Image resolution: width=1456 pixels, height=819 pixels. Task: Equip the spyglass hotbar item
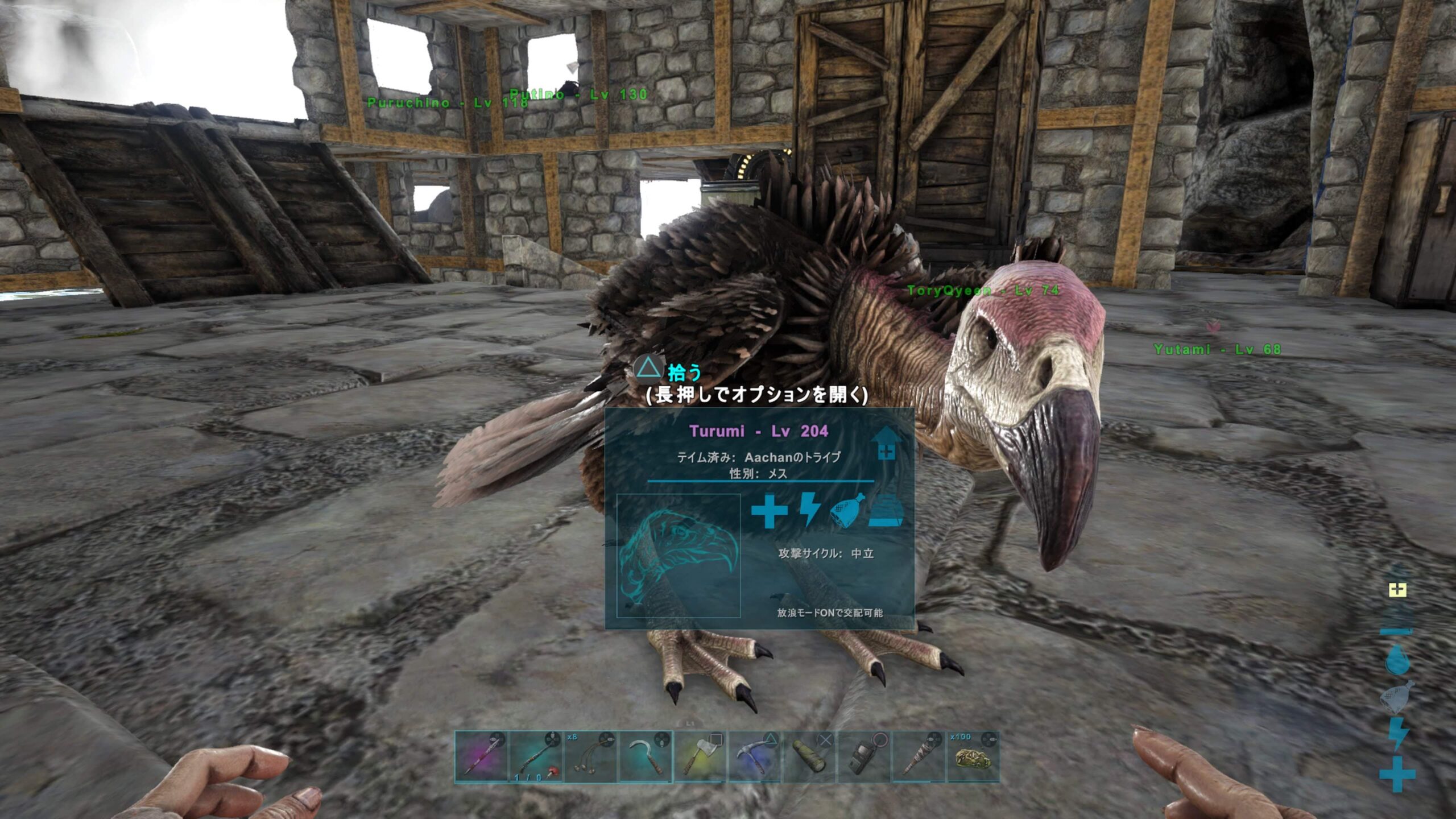pyautogui.click(x=809, y=757)
